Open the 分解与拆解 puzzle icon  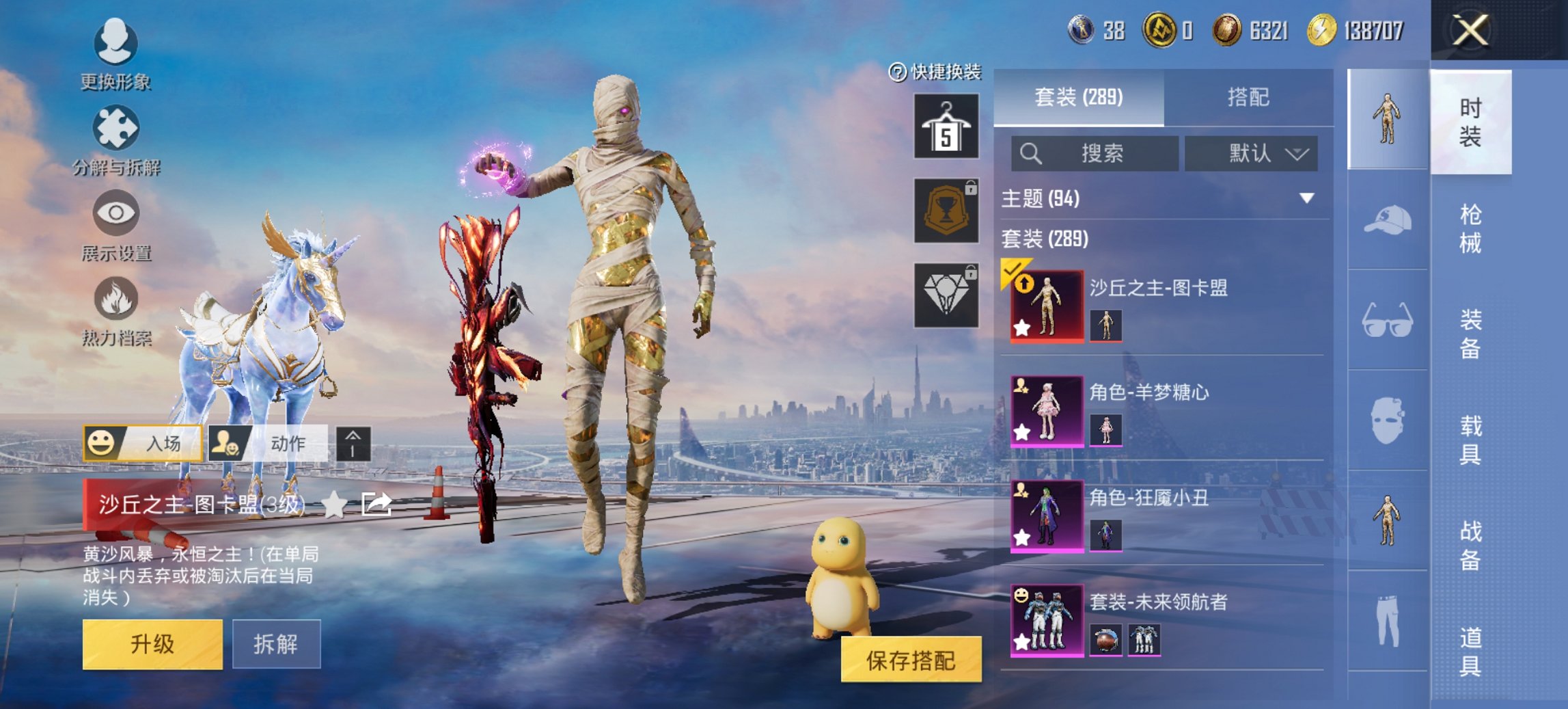(x=116, y=129)
